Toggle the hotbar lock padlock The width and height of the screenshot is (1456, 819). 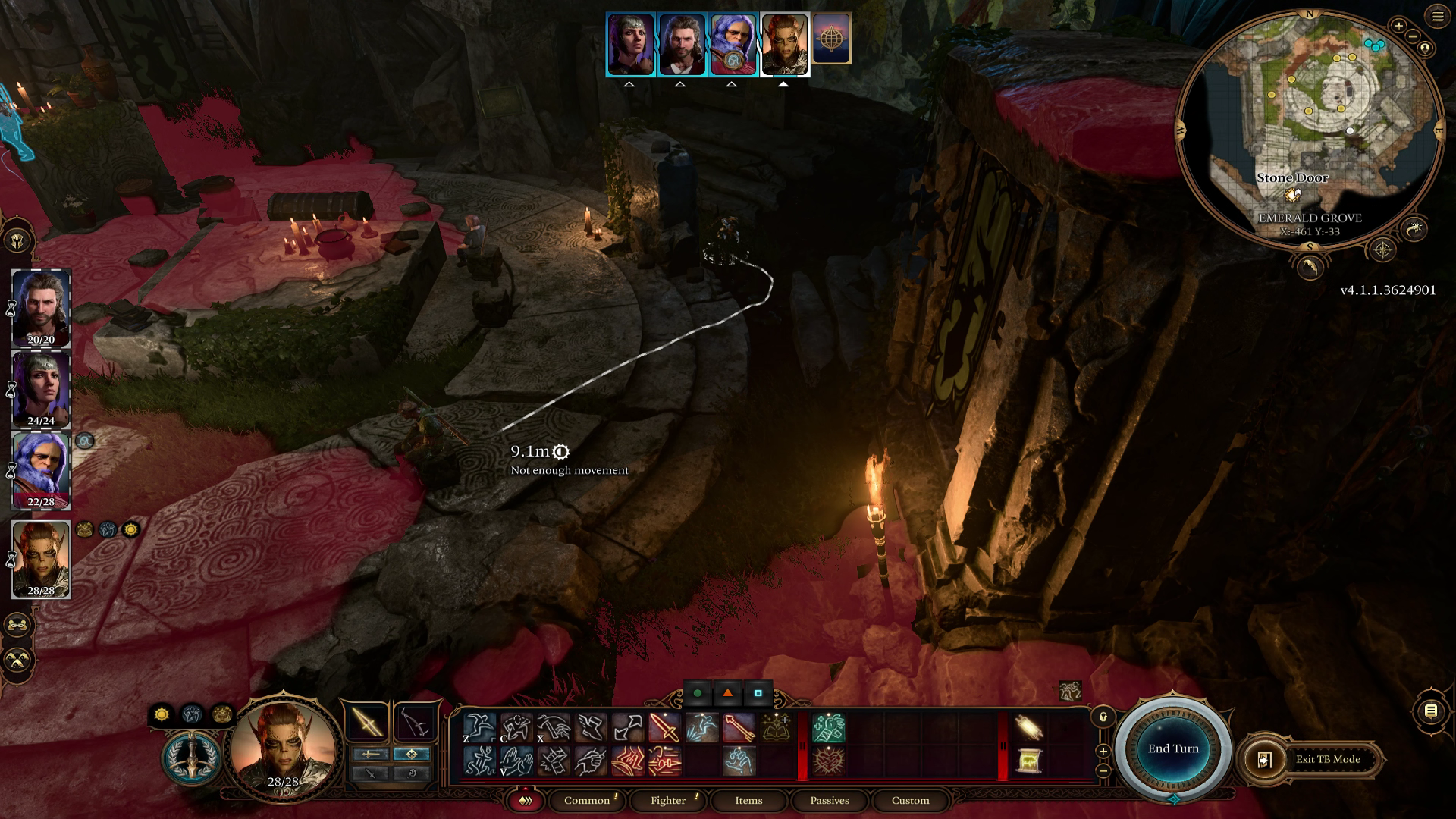tap(1103, 717)
